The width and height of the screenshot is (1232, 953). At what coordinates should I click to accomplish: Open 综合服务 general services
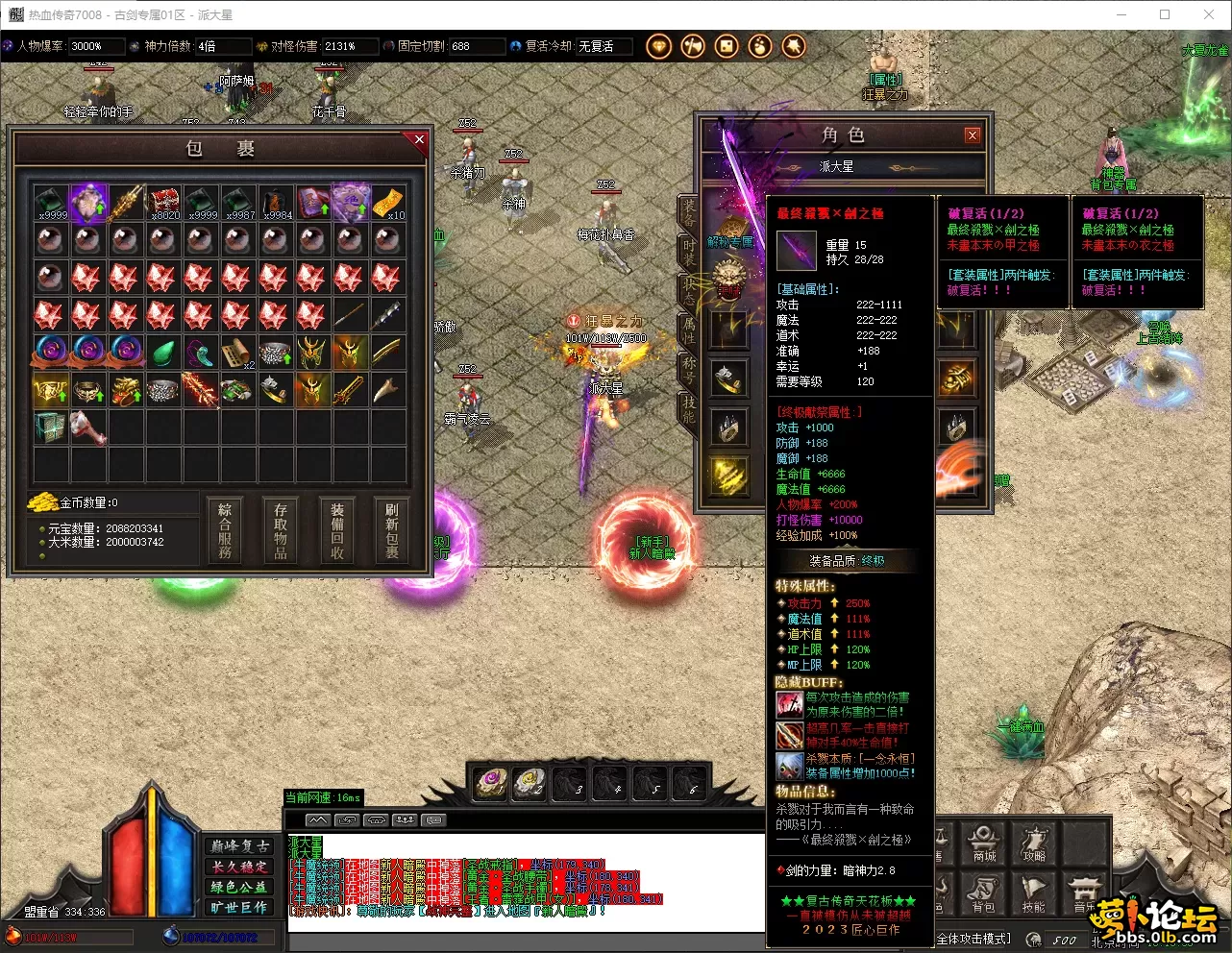pyautogui.click(x=225, y=531)
